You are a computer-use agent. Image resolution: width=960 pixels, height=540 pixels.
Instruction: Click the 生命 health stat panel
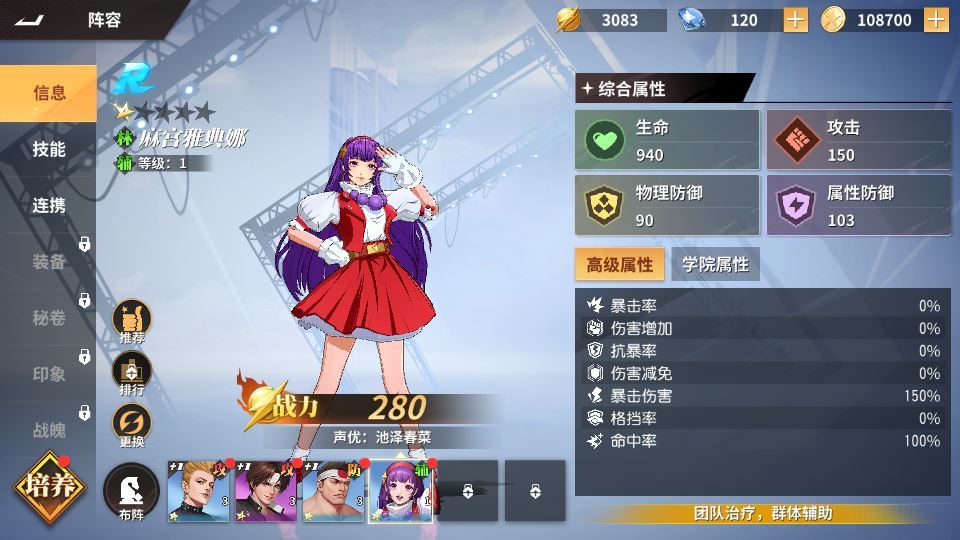pos(667,140)
